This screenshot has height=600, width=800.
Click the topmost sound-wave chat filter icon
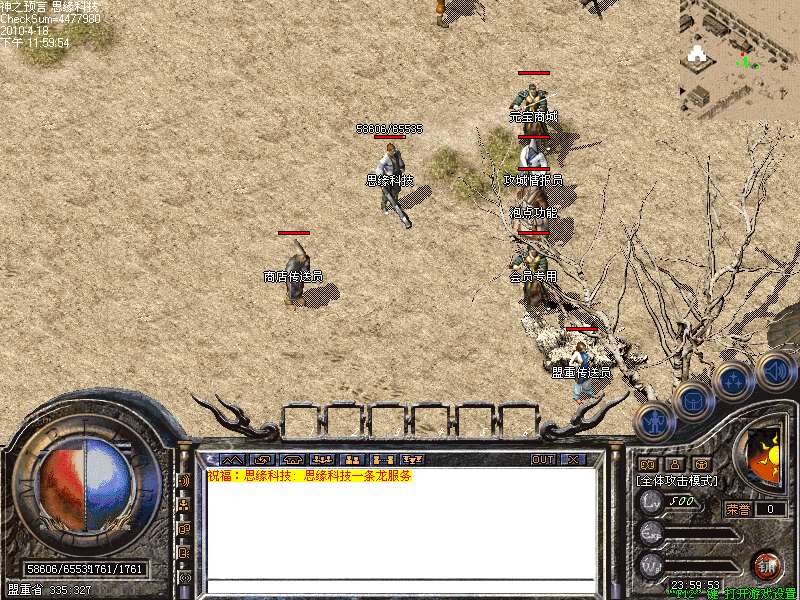click(184, 481)
